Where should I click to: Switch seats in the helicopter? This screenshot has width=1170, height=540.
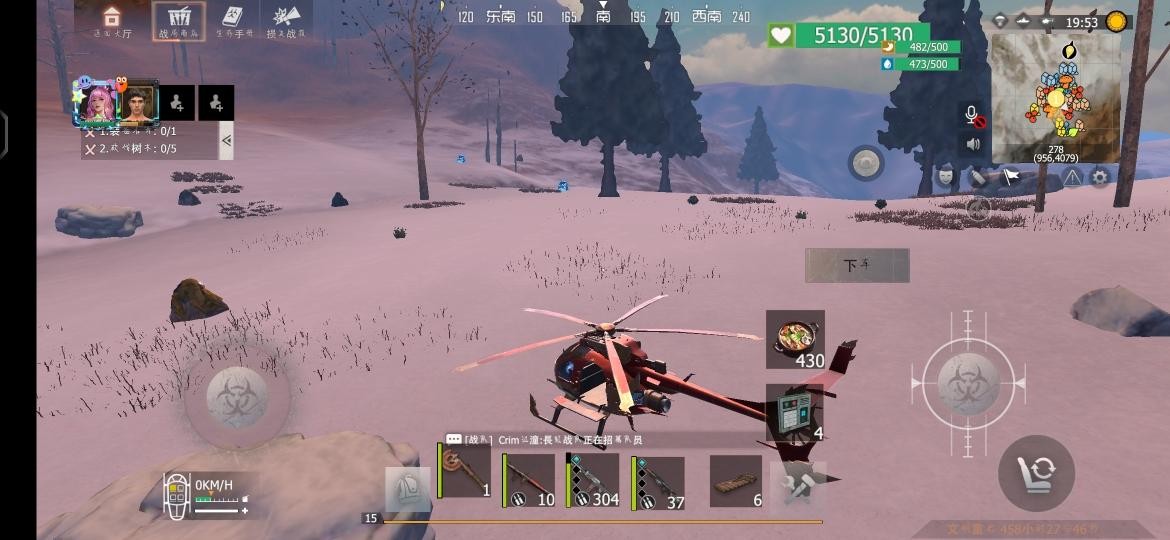tap(1036, 472)
